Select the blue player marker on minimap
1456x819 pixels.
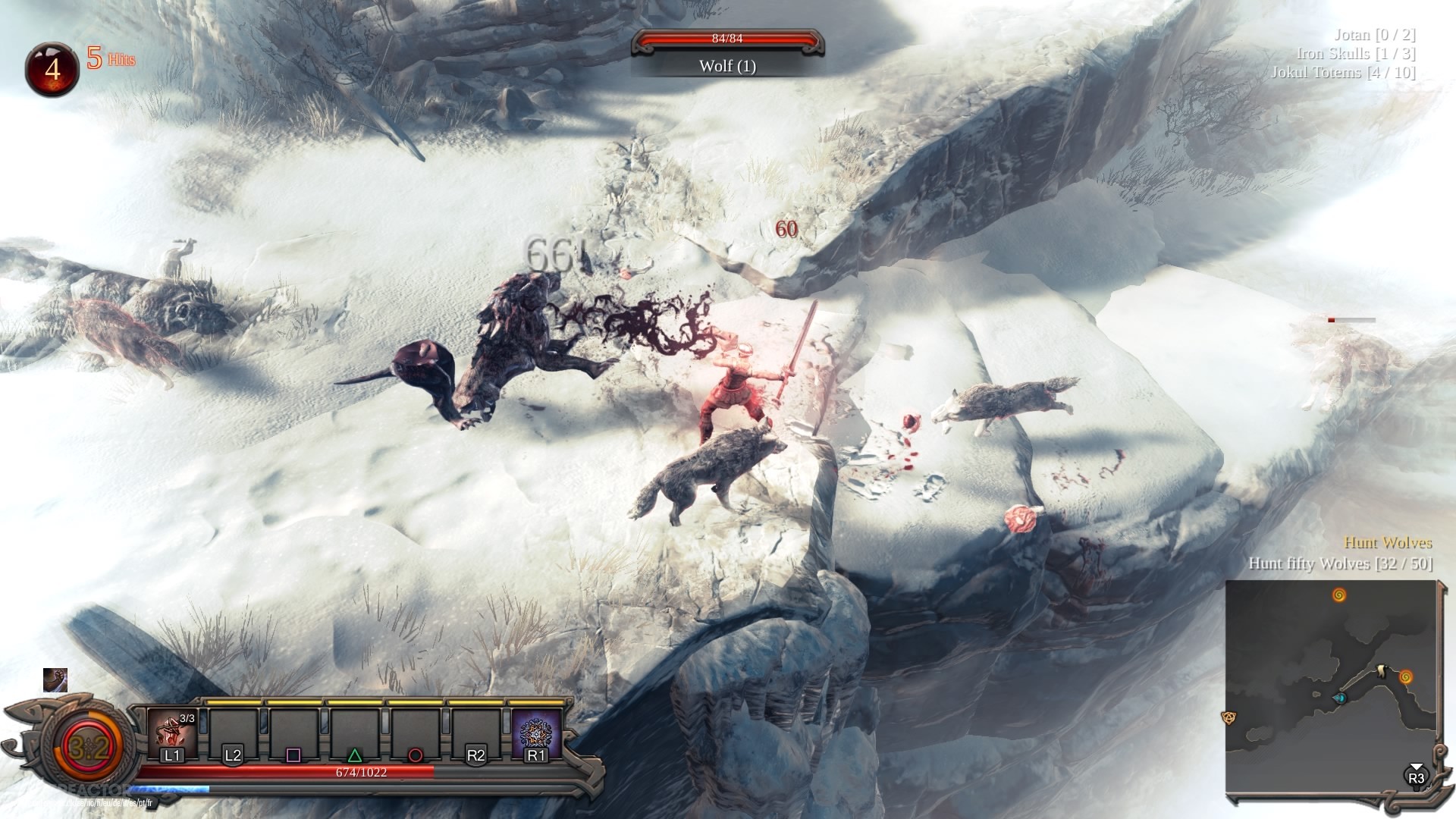pos(1340,698)
